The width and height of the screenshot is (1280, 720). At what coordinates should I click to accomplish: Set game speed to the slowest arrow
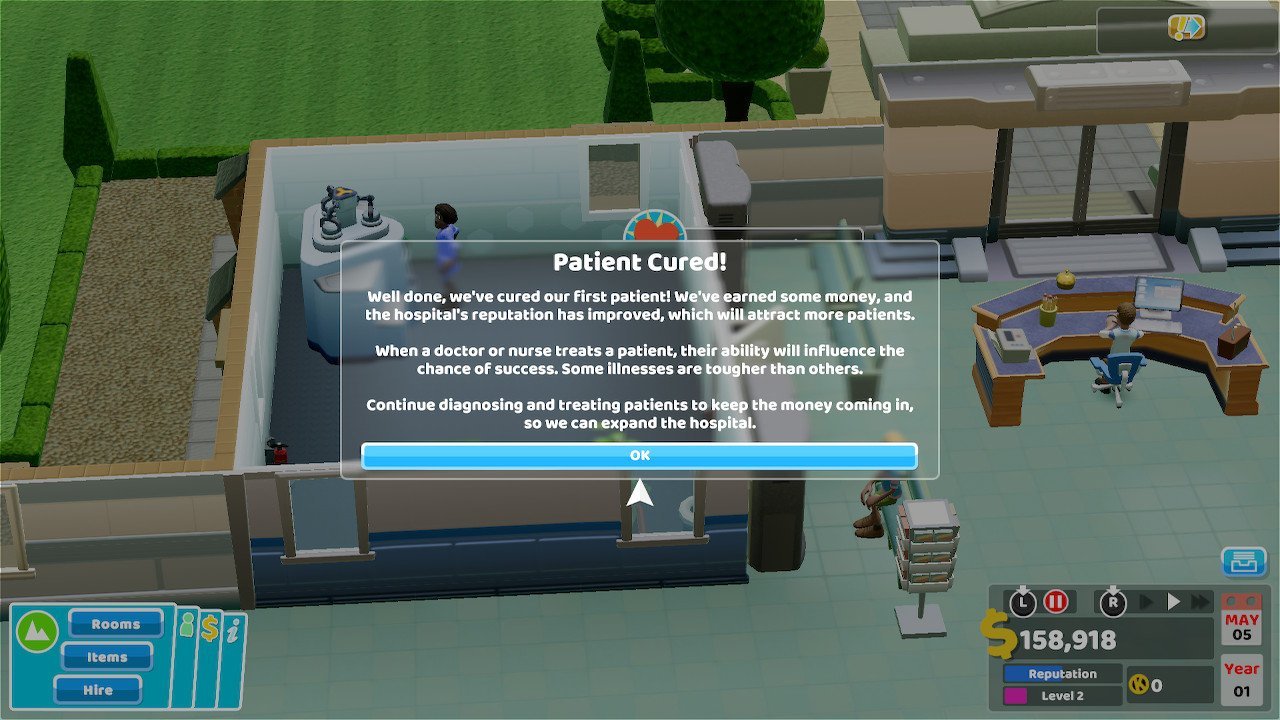pyautogui.click(x=1148, y=602)
